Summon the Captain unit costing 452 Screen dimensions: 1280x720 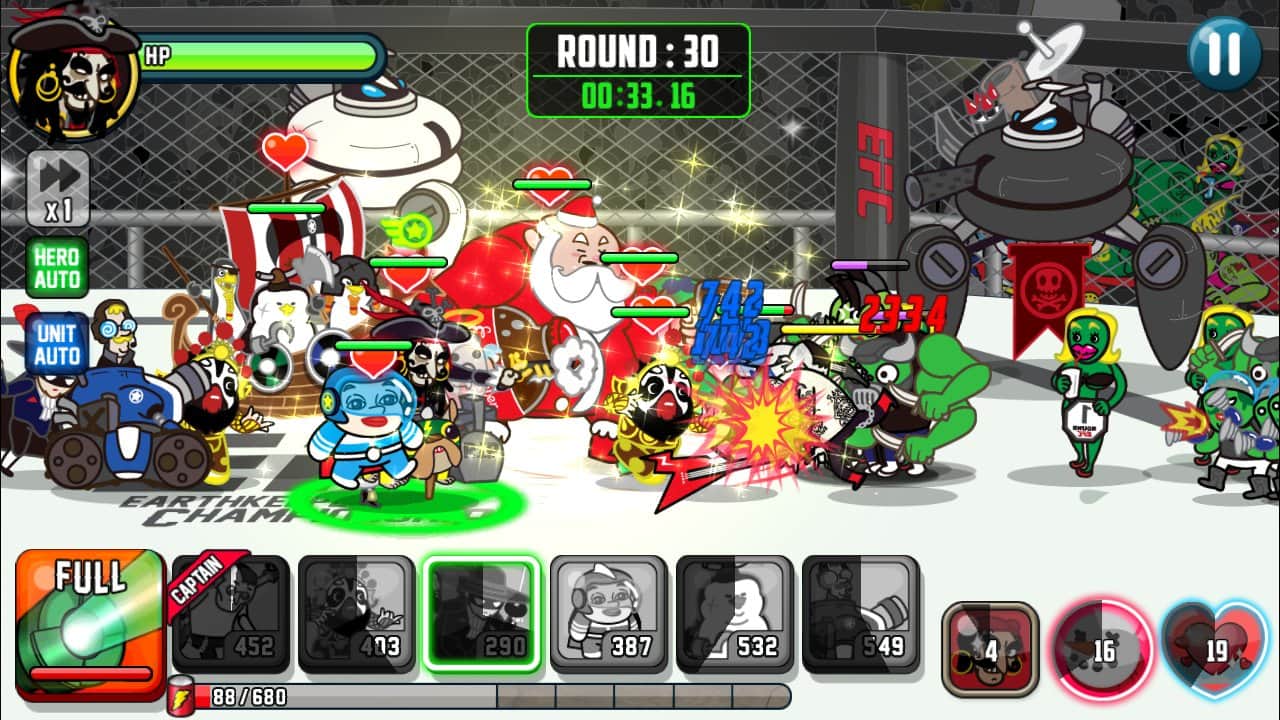click(x=231, y=614)
